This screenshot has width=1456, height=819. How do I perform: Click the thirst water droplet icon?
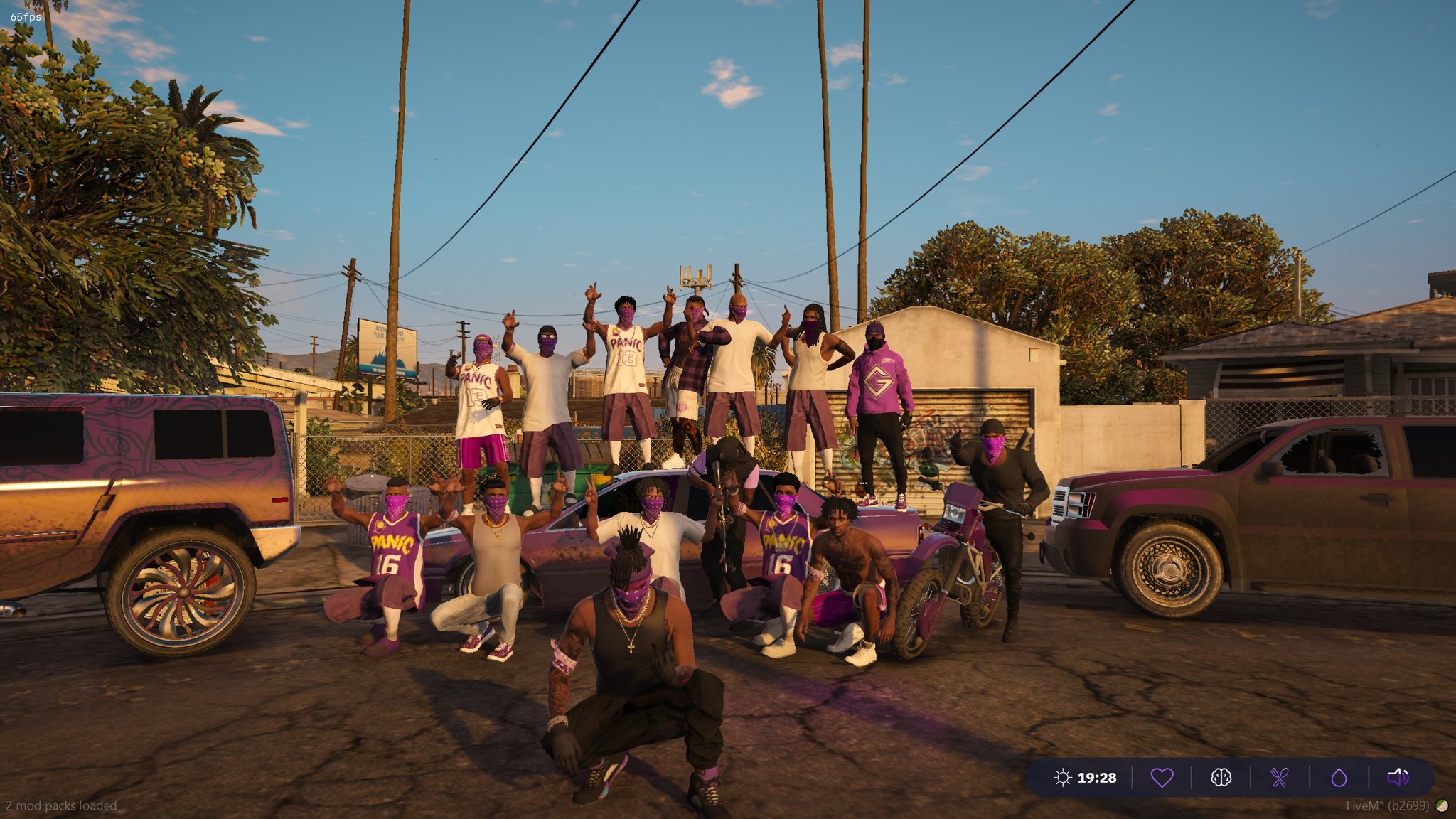pyautogui.click(x=1339, y=778)
